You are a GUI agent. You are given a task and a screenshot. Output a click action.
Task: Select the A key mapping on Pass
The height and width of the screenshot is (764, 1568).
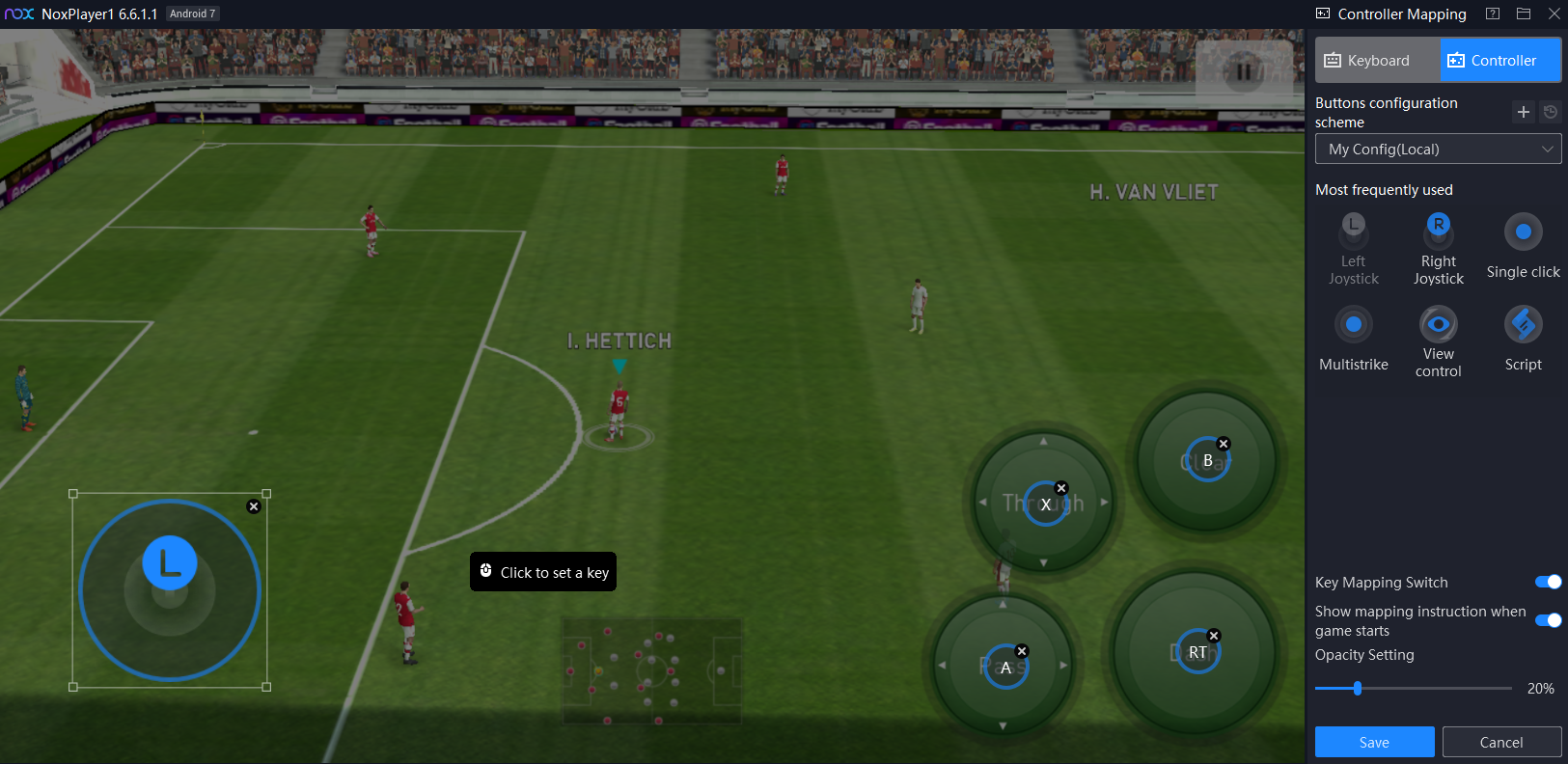(x=1005, y=668)
